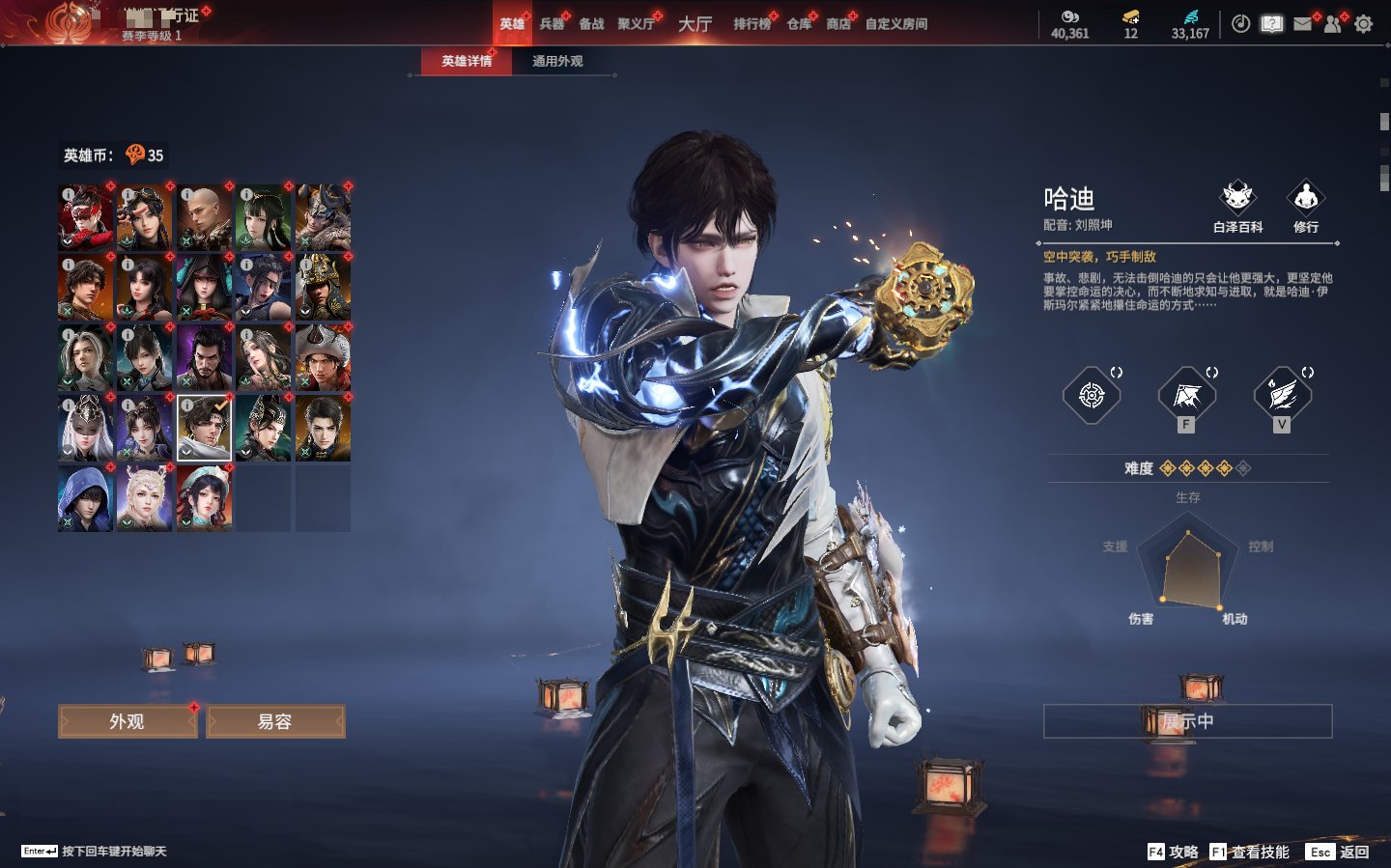The image size is (1391, 868).
Task: View the V ultimate skill icon
Action: pyautogui.click(x=1282, y=396)
